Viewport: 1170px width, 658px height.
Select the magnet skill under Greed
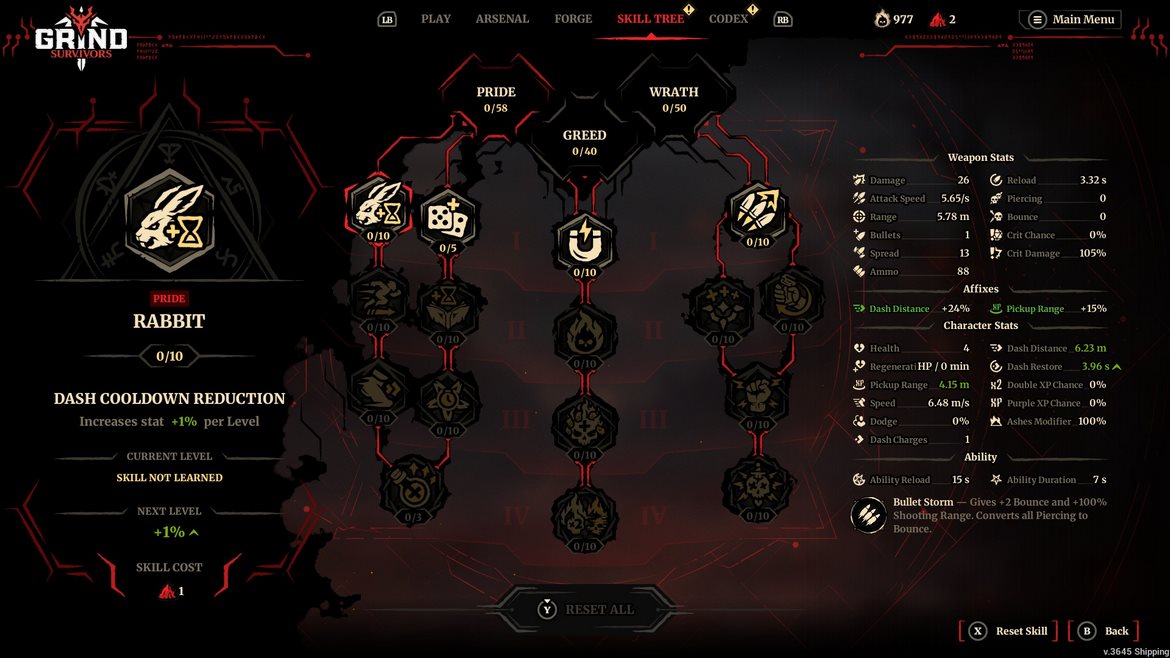tap(584, 243)
